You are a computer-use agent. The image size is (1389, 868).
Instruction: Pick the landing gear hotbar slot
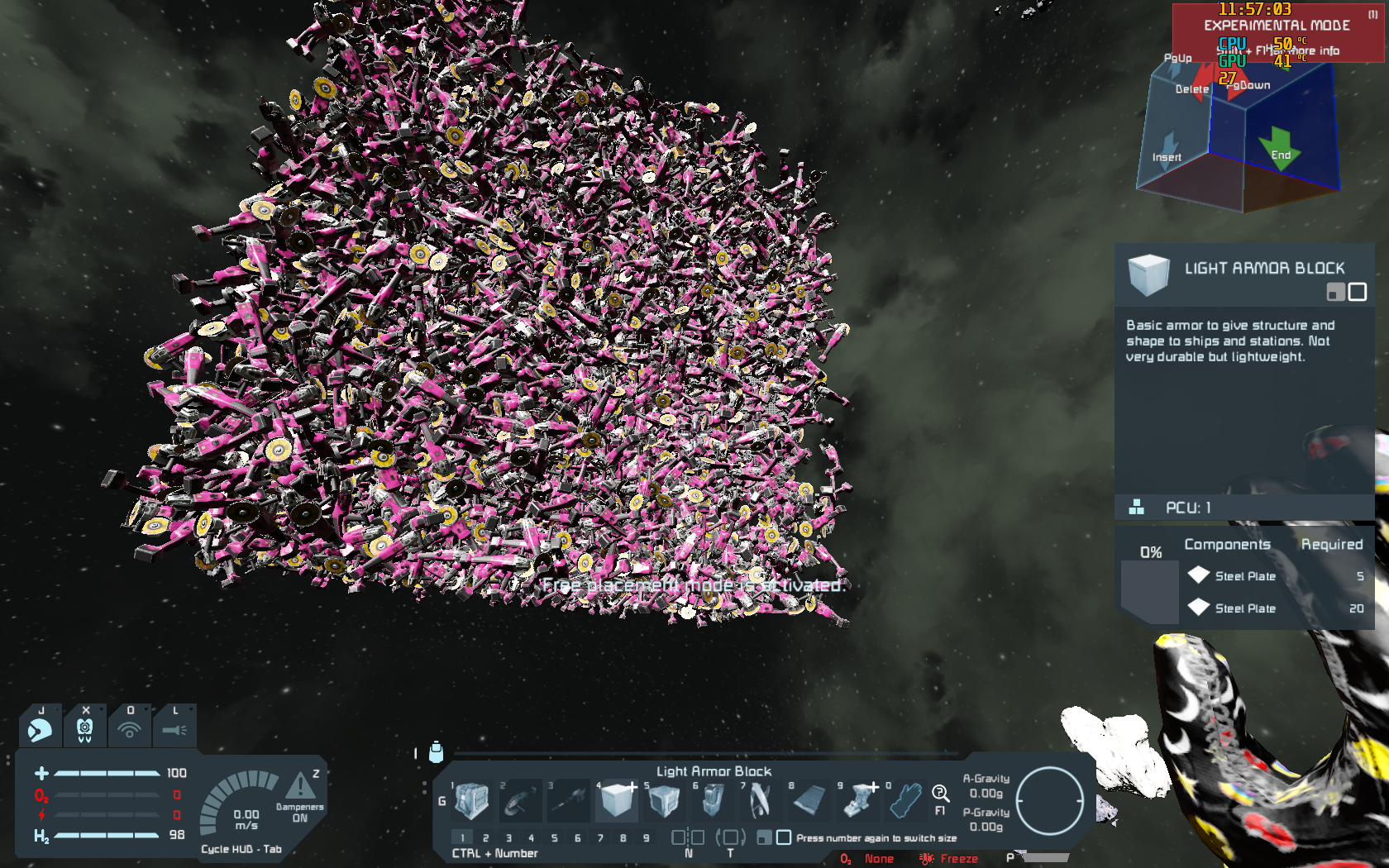tap(860, 800)
